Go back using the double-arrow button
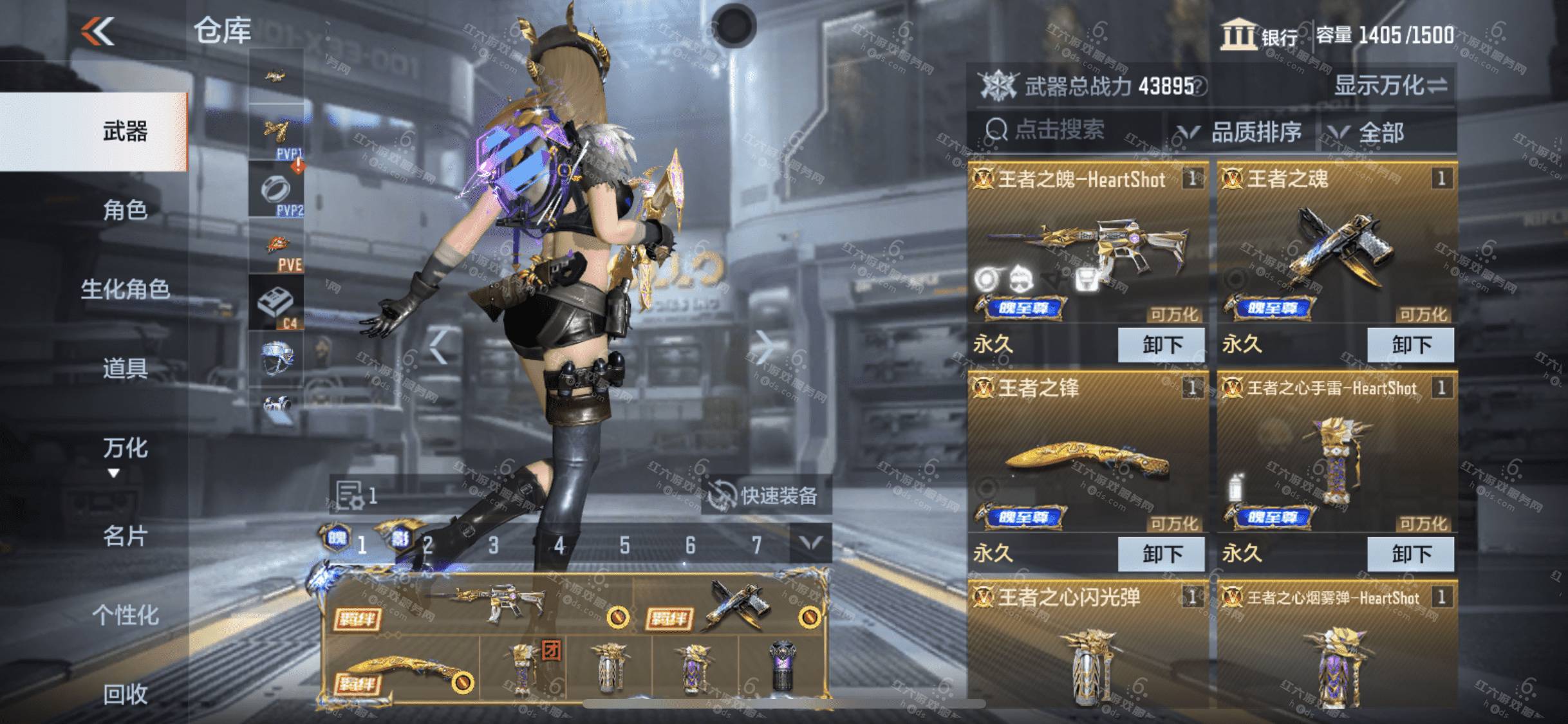This screenshot has width=1568, height=724. click(98, 31)
